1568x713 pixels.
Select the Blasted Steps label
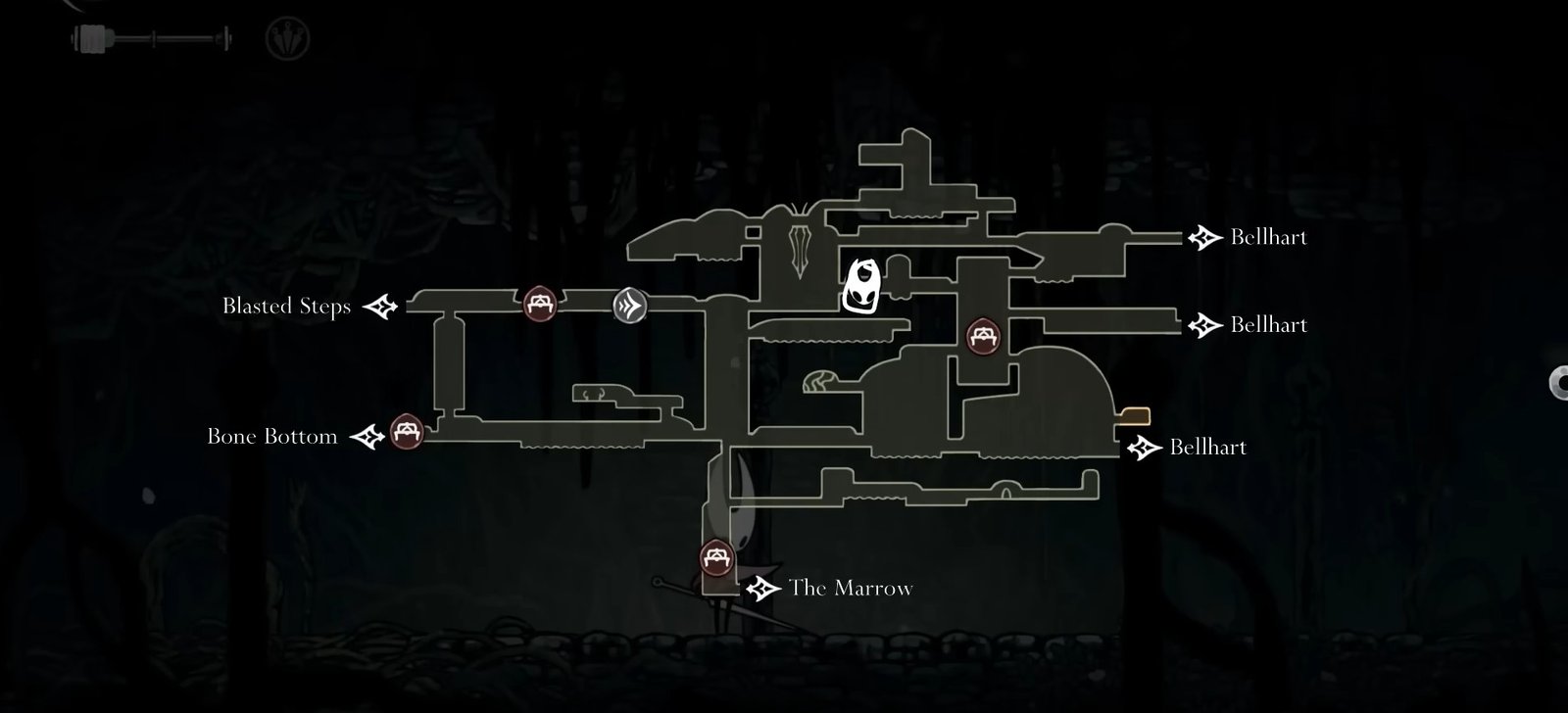pos(288,307)
